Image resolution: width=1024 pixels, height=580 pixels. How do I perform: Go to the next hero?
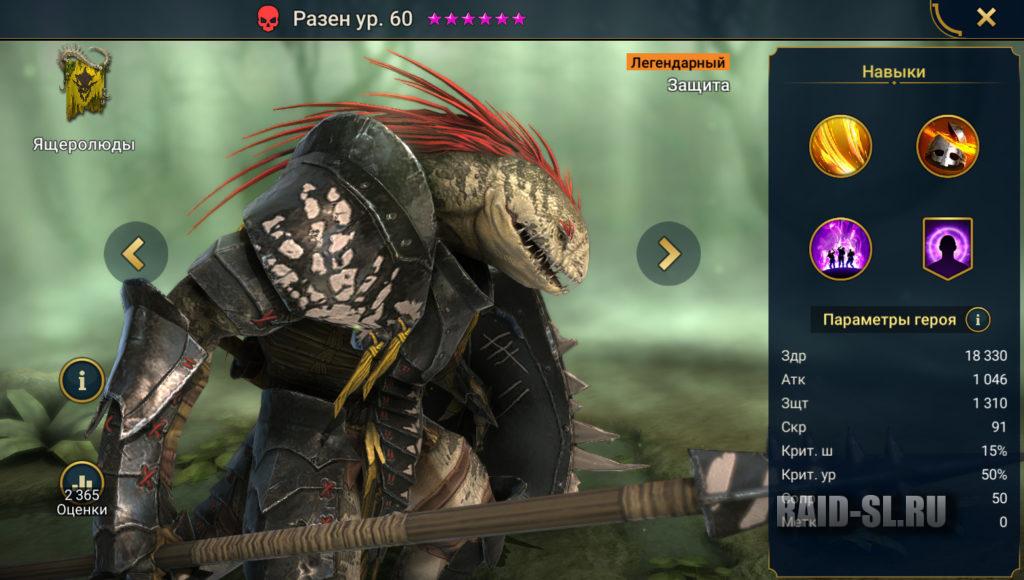tap(668, 253)
